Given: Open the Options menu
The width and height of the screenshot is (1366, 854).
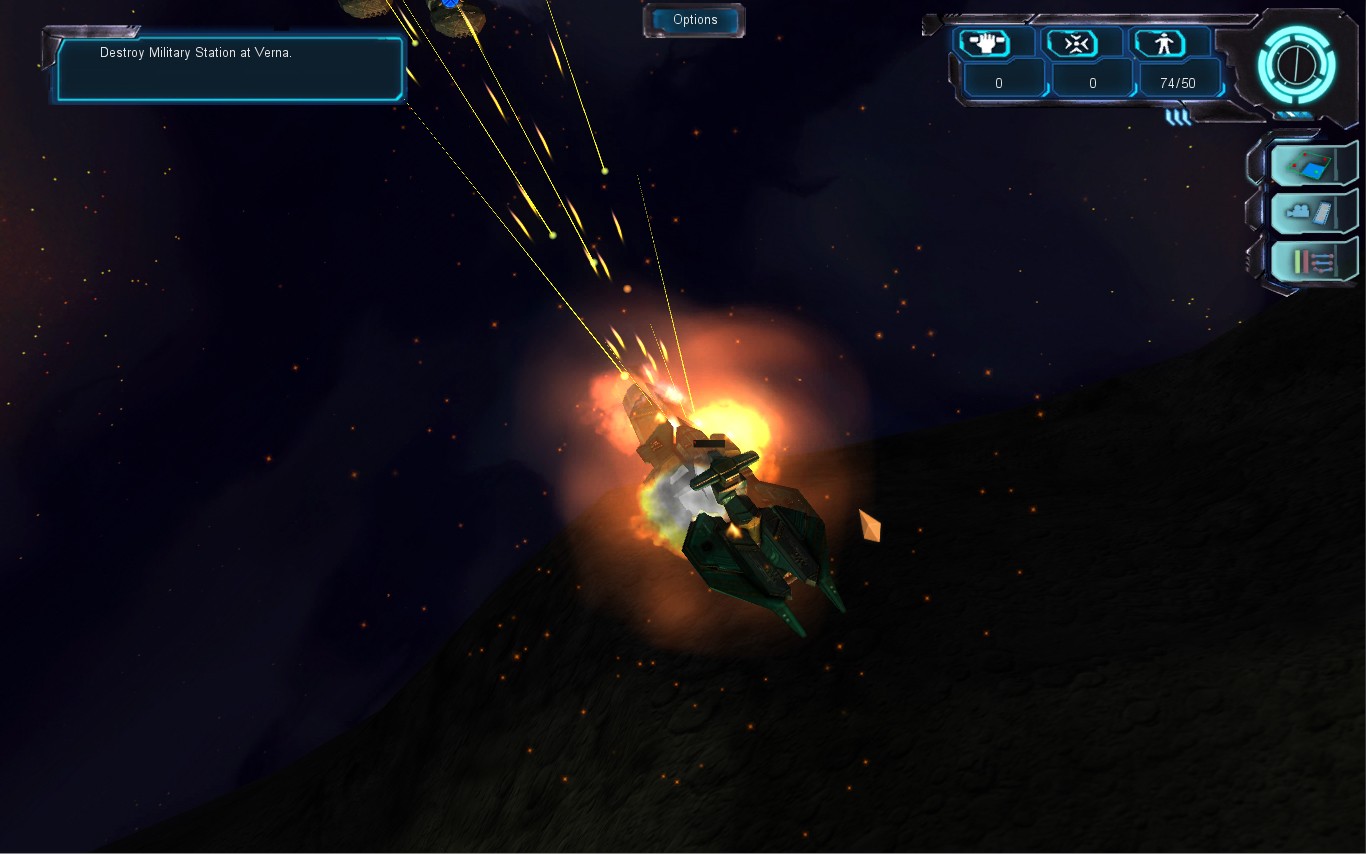Looking at the screenshot, I should click(694, 20).
